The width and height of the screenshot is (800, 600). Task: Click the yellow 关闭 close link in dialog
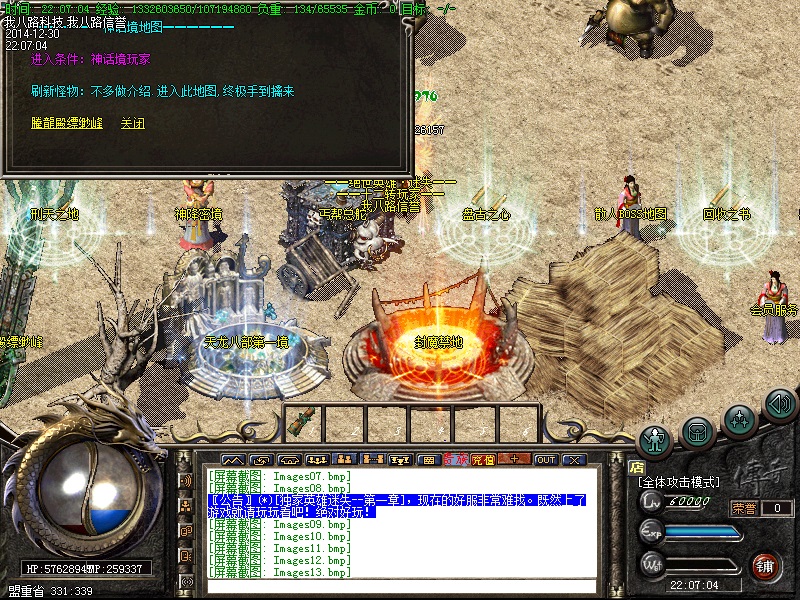tap(132, 124)
